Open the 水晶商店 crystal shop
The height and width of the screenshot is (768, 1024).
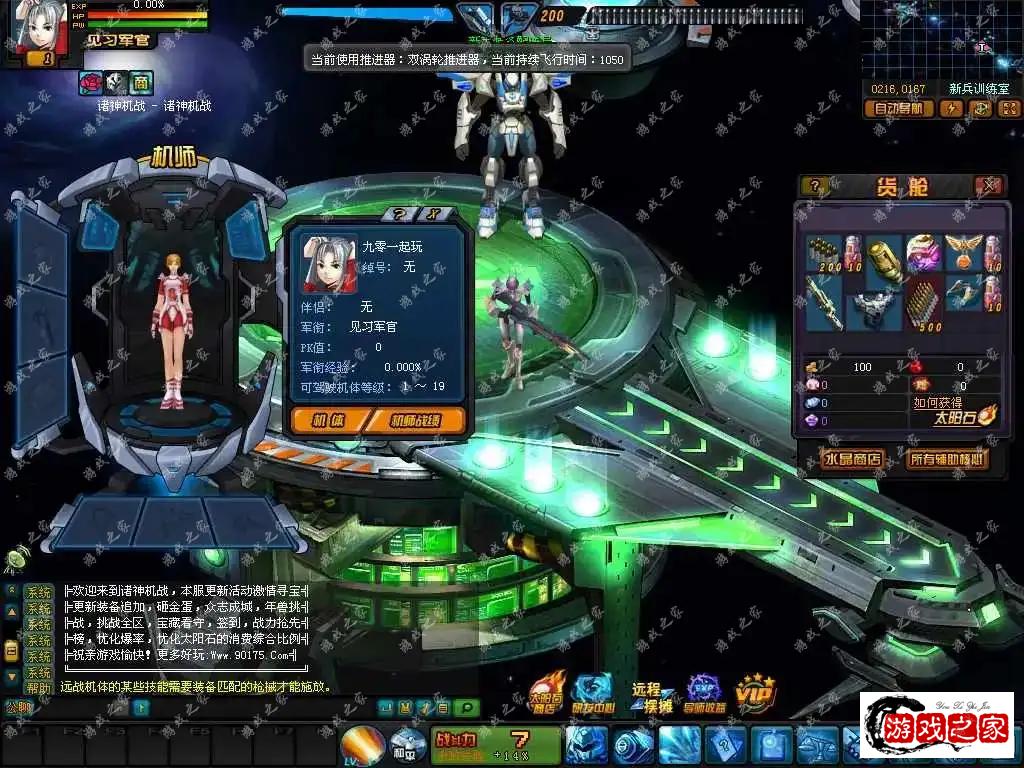[852, 459]
